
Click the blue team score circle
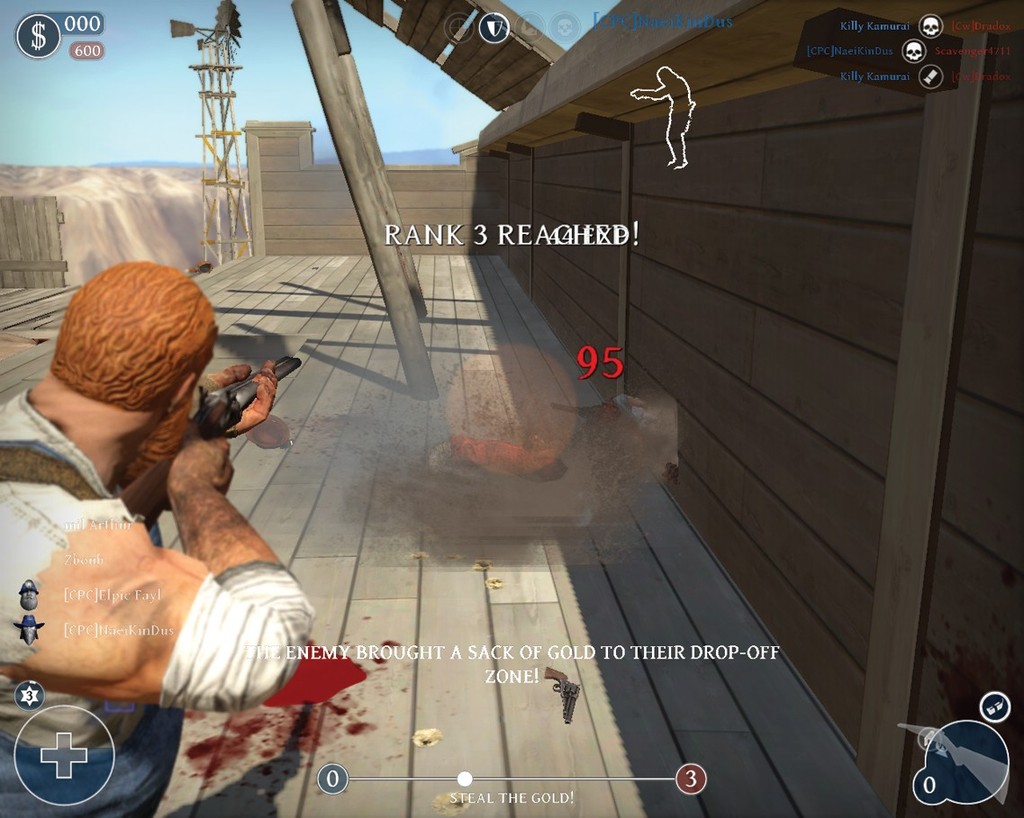(333, 778)
